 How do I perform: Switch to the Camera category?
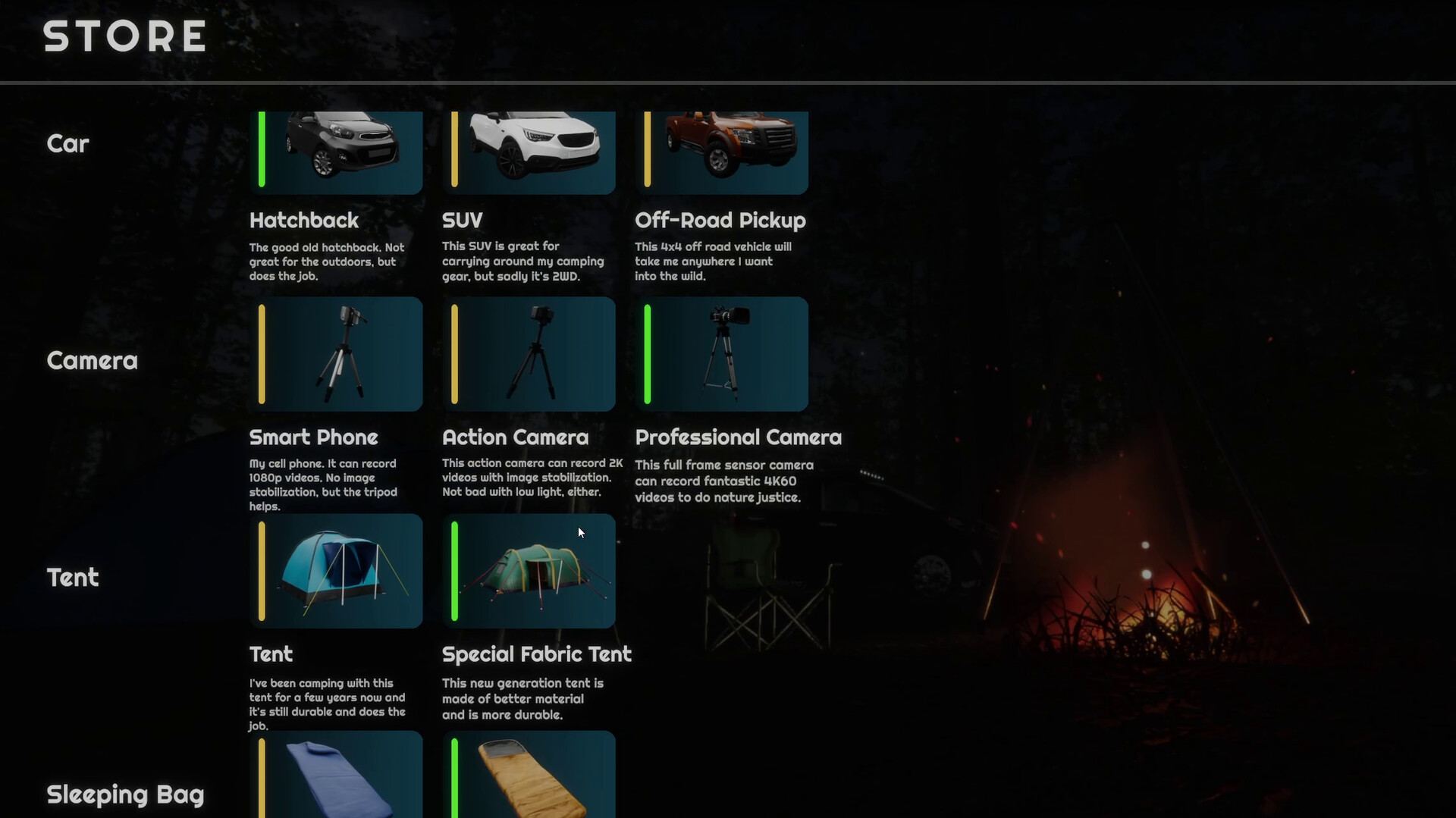click(x=91, y=361)
